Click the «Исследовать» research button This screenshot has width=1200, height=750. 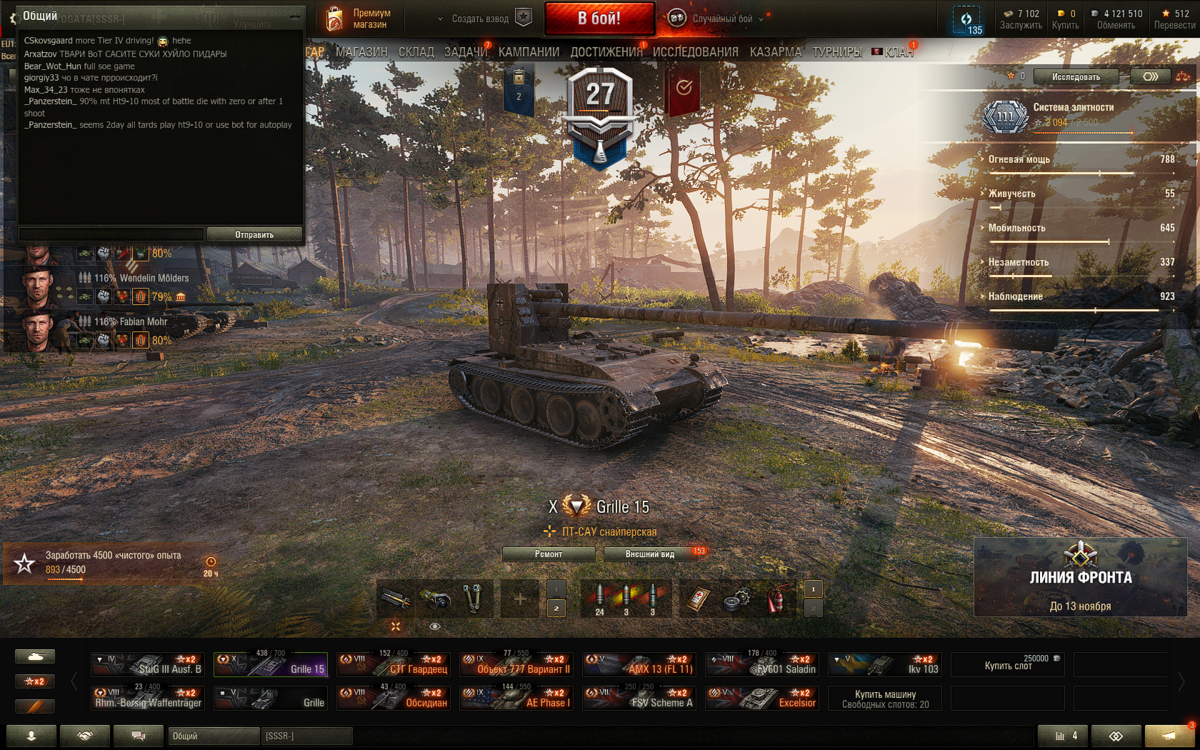pos(1075,77)
